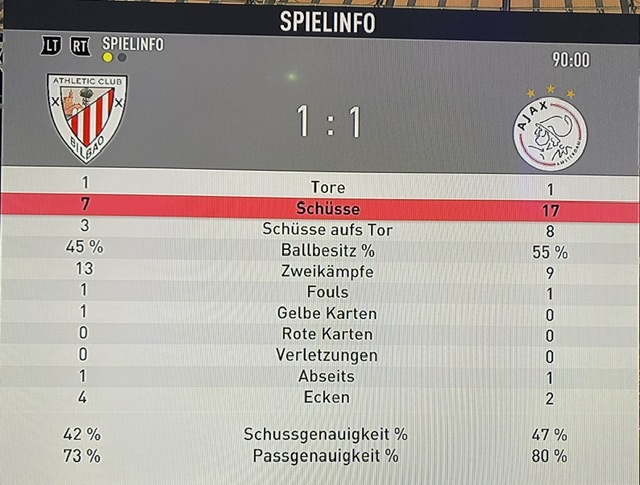Select the Abseits stat row
640x485 pixels.
[x=327, y=376]
